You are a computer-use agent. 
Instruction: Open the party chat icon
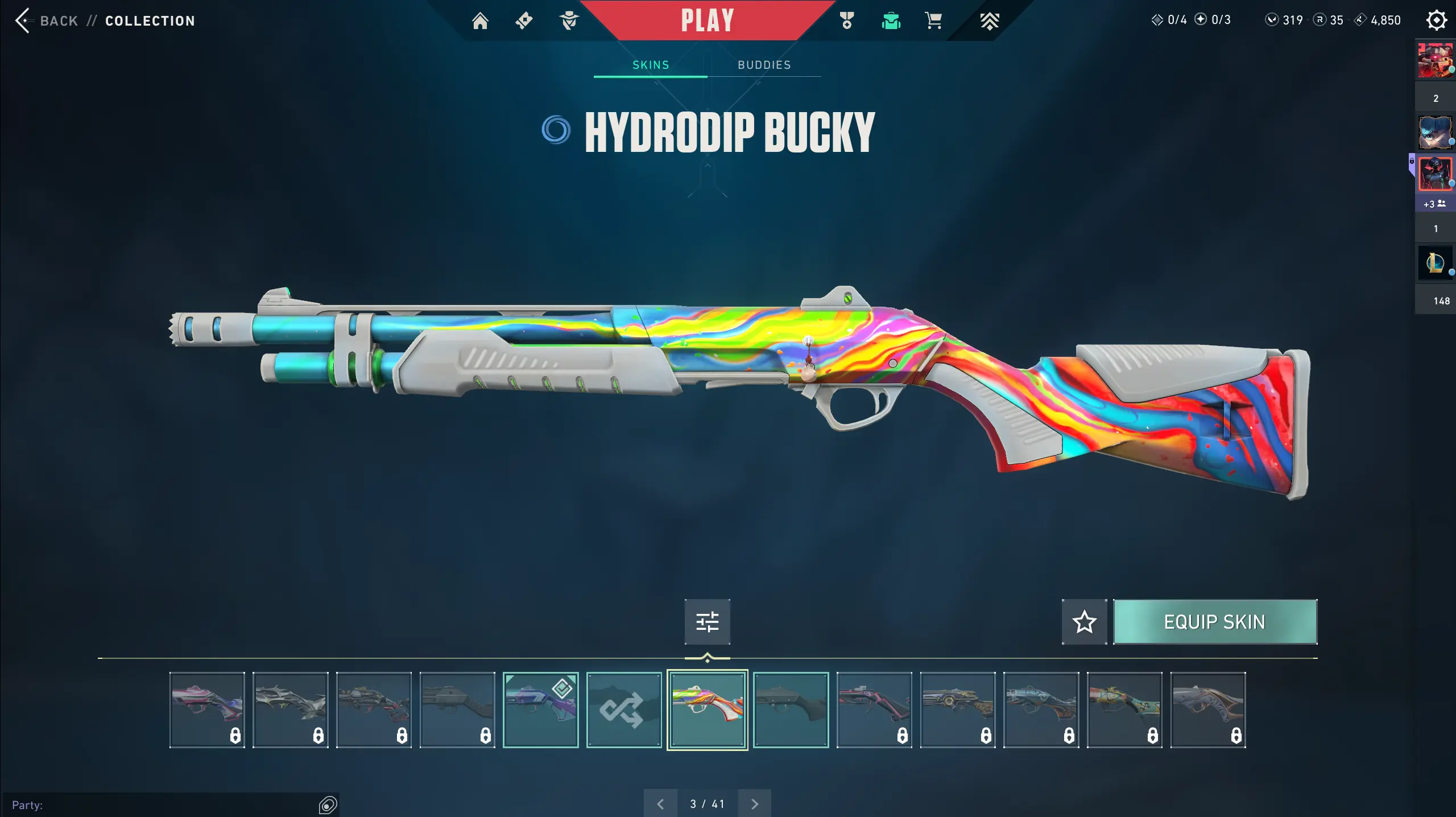pyautogui.click(x=328, y=804)
